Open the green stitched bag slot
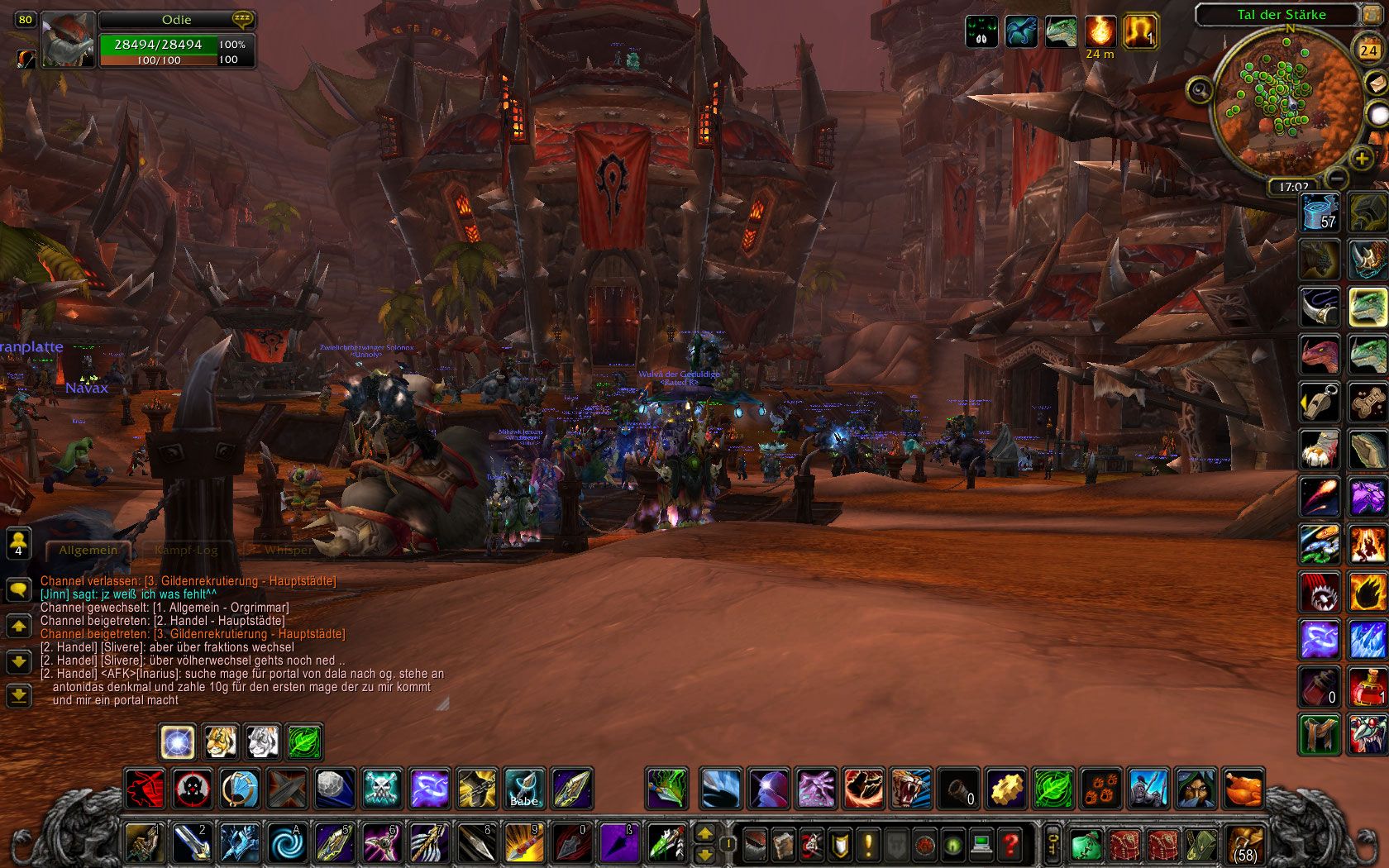1389x868 pixels. point(1085,845)
